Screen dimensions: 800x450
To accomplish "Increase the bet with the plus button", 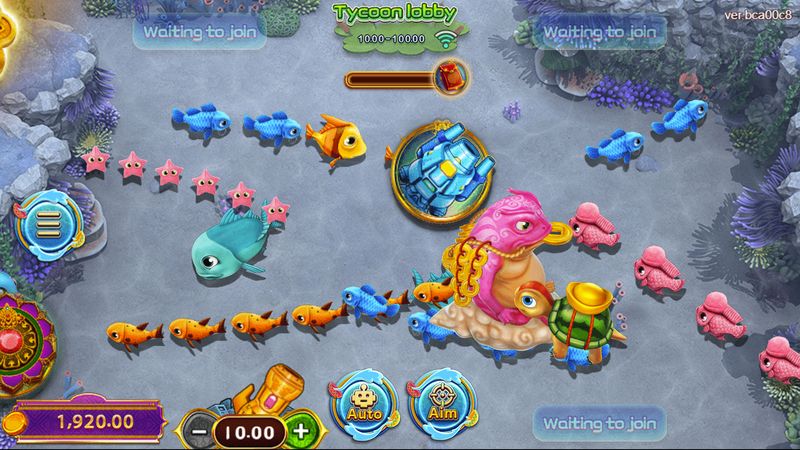I will coord(299,431).
